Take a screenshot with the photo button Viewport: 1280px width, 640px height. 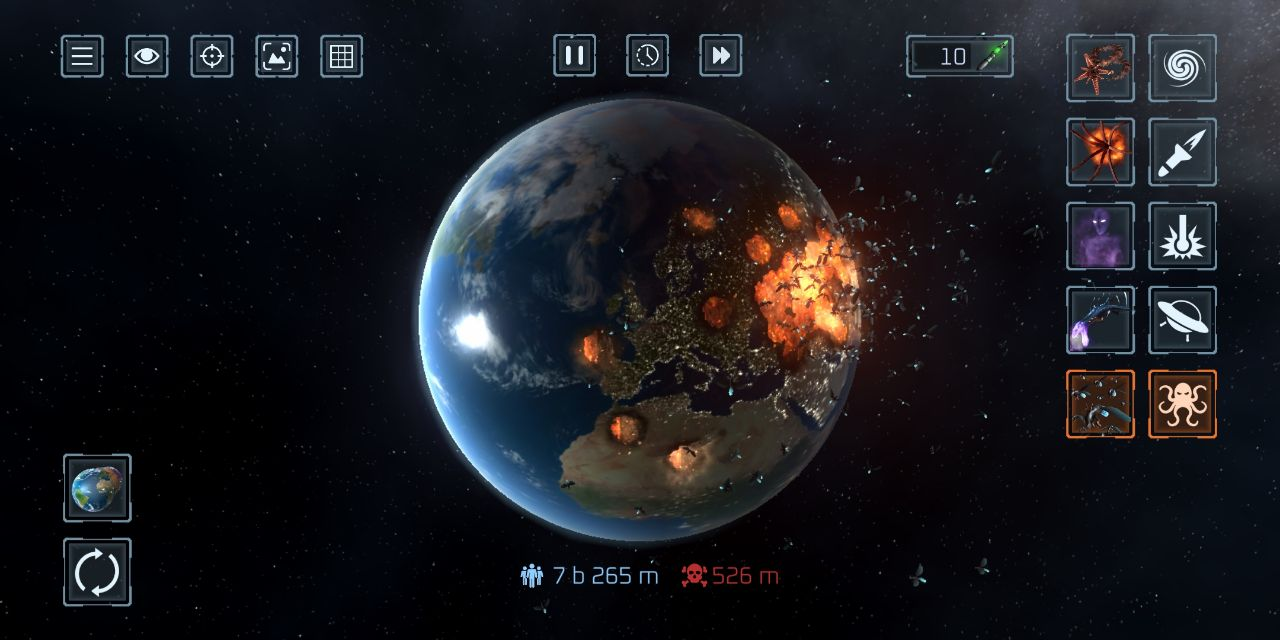tap(277, 56)
